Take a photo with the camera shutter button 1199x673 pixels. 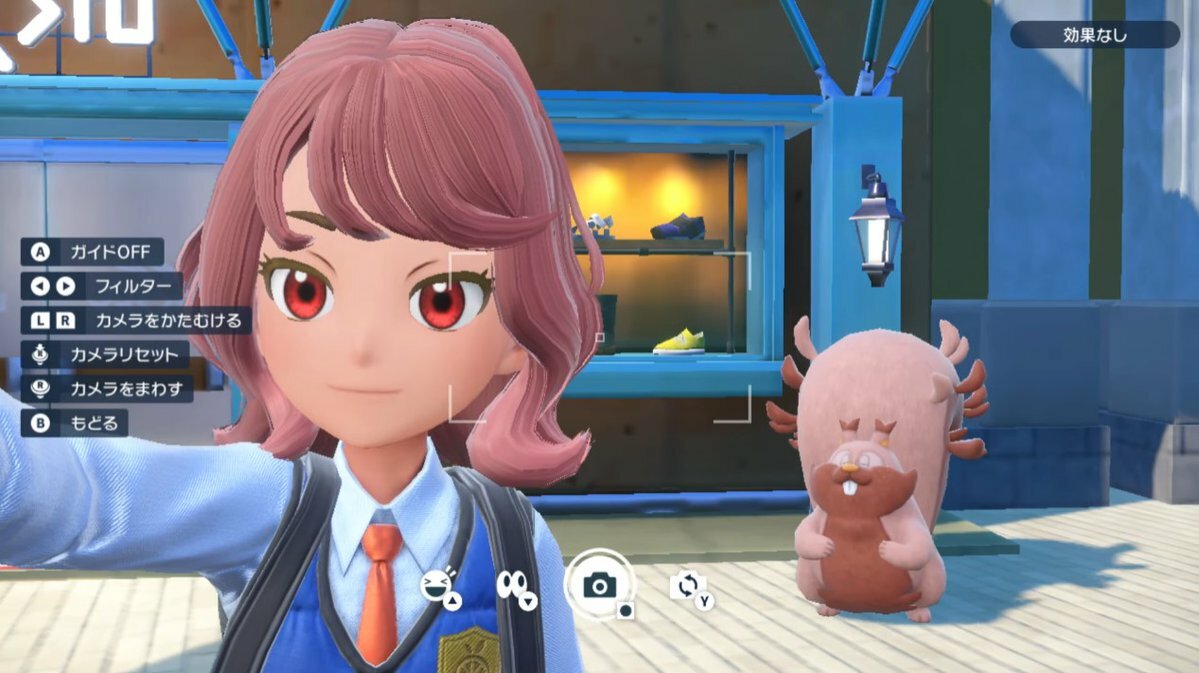pos(599,585)
